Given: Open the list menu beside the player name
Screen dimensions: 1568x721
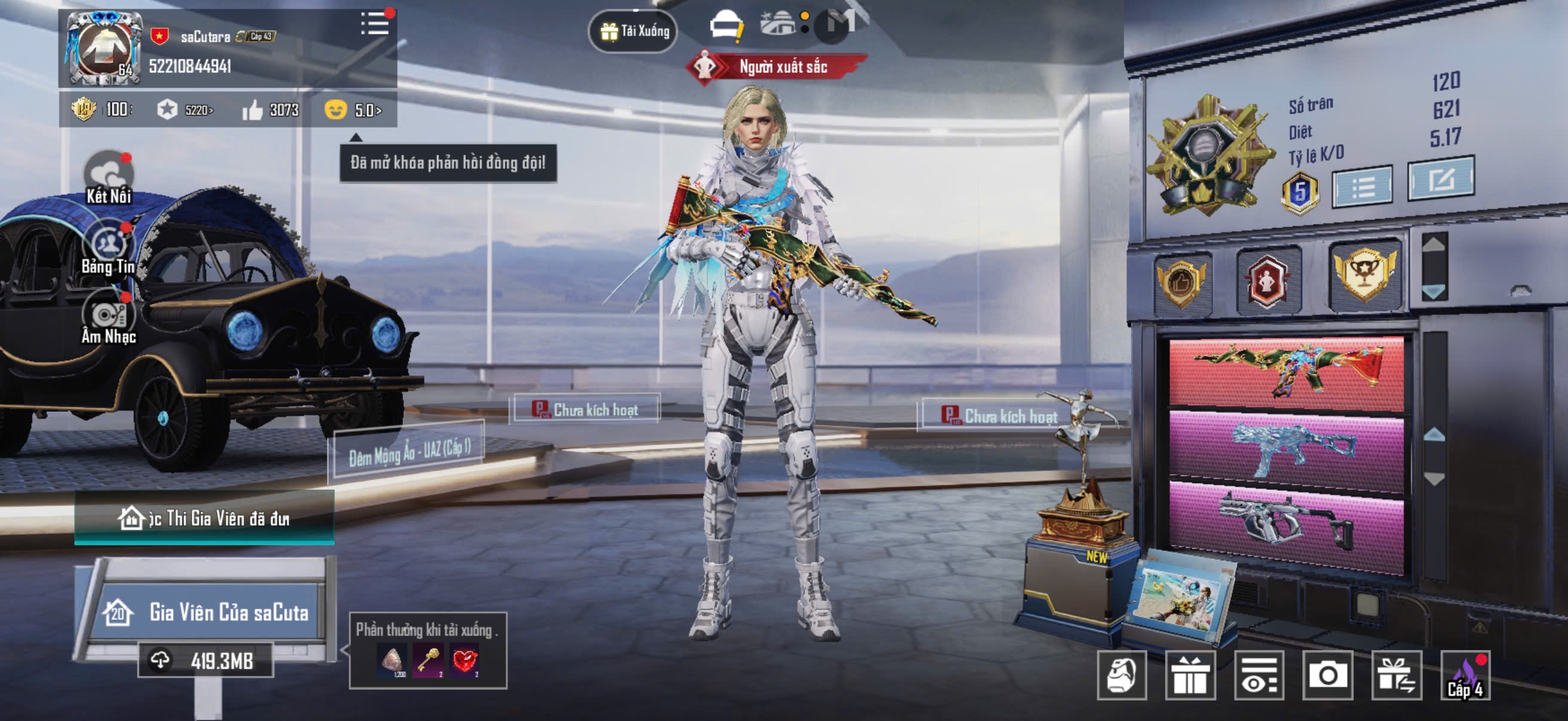Looking at the screenshot, I should click(374, 25).
